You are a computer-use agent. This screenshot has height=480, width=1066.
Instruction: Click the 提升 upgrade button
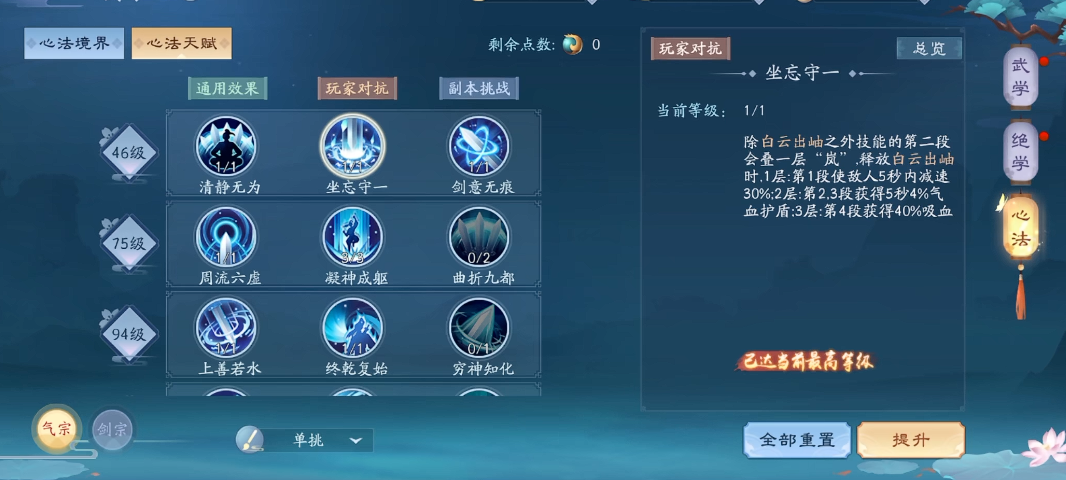(x=911, y=440)
